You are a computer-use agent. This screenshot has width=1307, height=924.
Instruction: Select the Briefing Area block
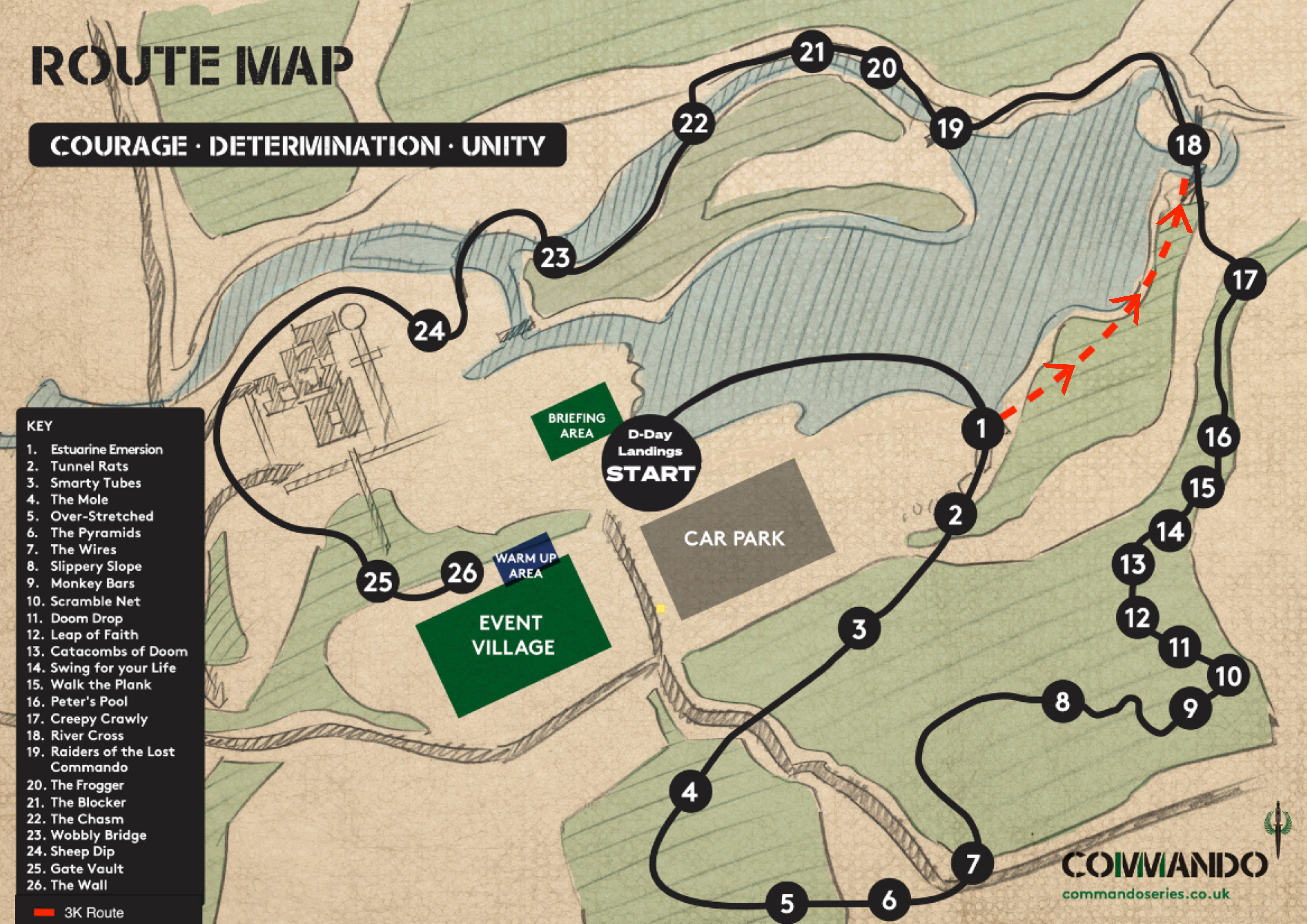(576, 425)
